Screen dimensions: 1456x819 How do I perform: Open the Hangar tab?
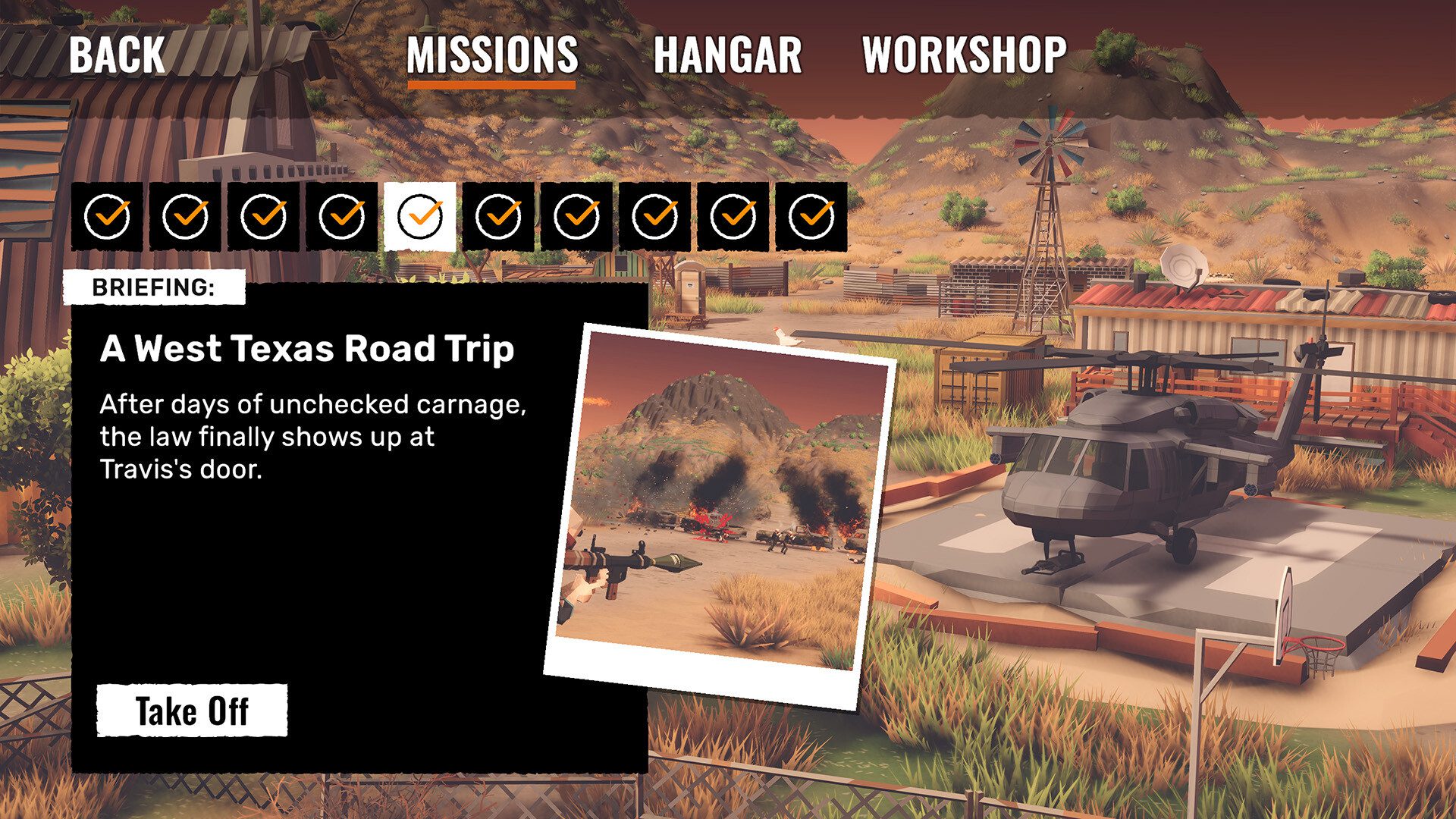pos(727,56)
